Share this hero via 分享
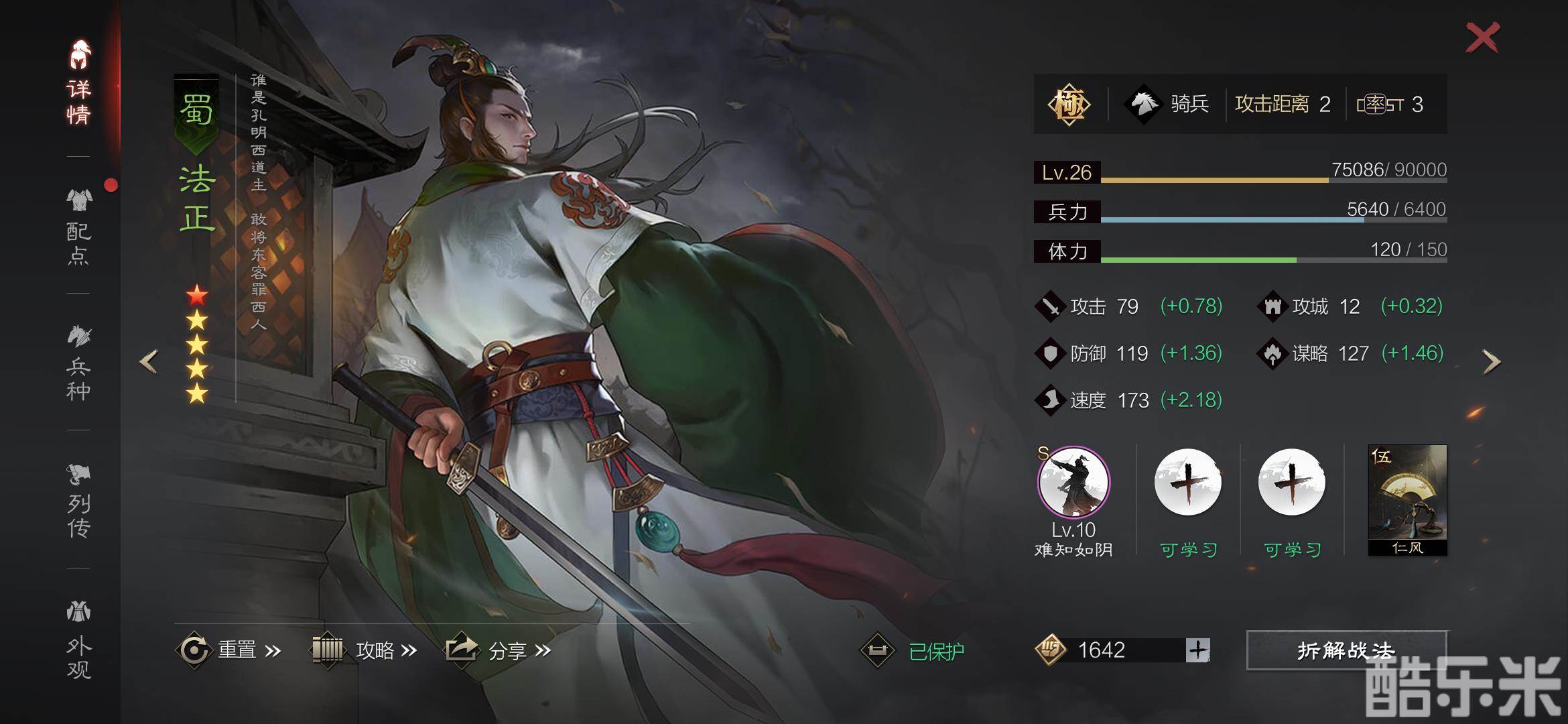The image size is (1568, 724). tap(499, 650)
